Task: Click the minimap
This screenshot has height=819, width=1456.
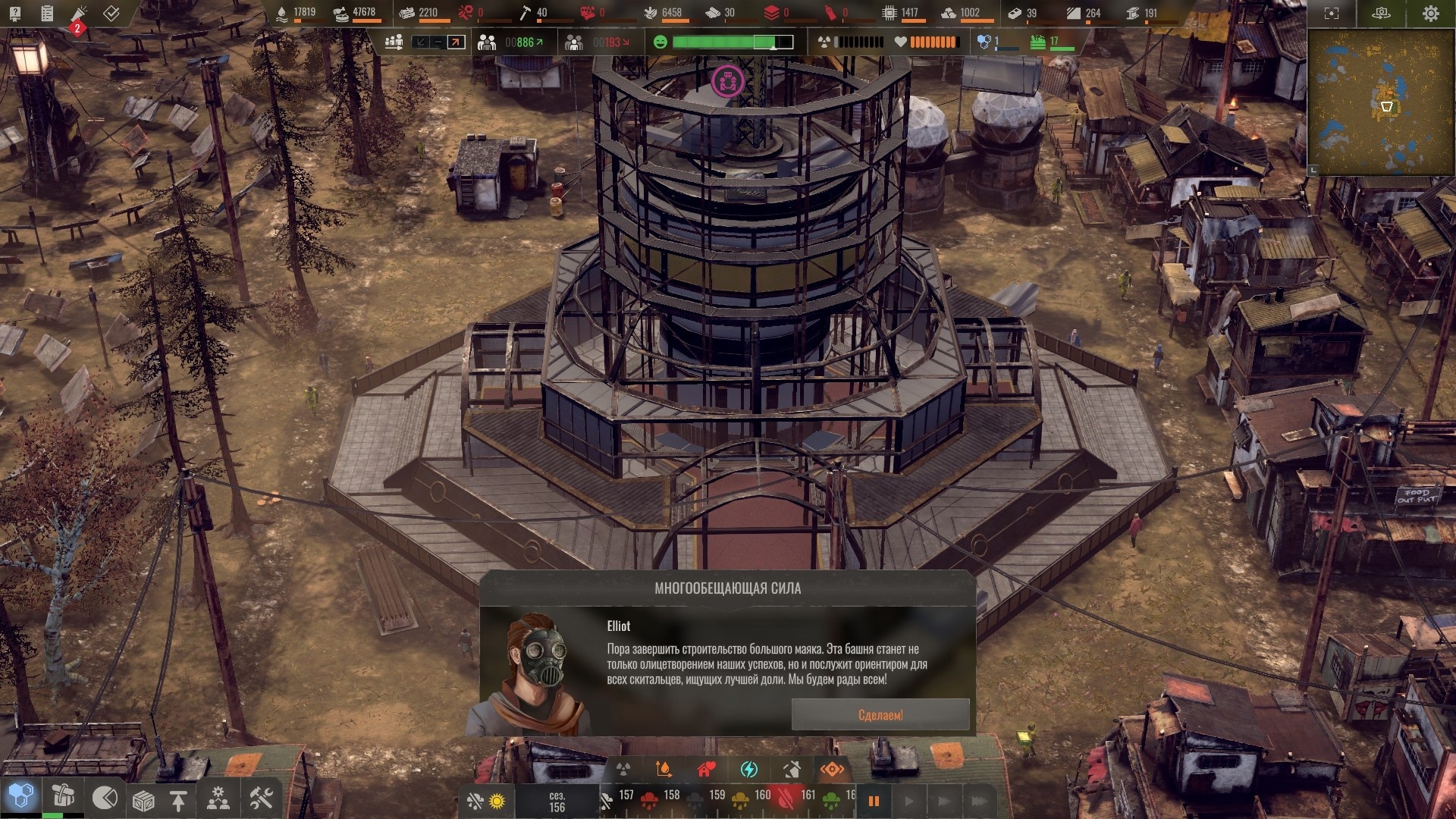Action: click(x=1380, y=102)
